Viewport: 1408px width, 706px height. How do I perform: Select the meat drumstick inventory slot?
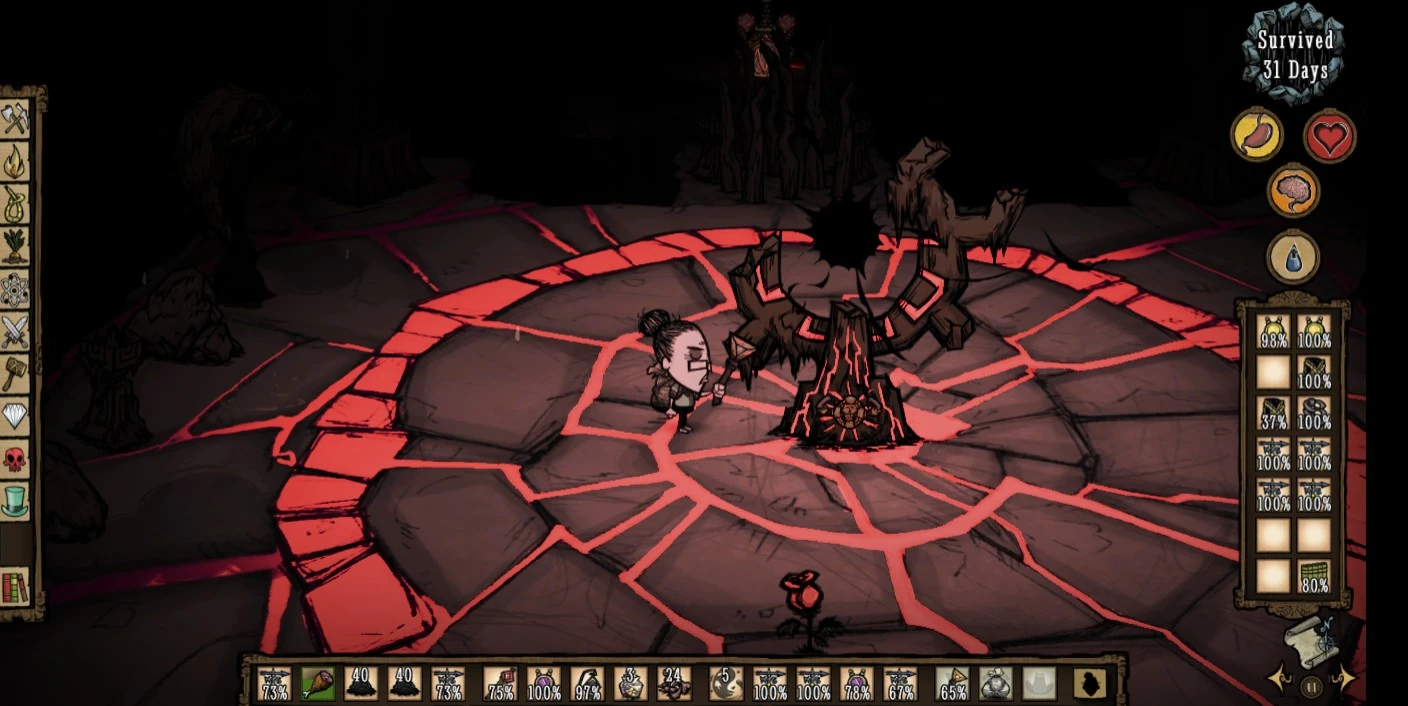coord(318,683)
